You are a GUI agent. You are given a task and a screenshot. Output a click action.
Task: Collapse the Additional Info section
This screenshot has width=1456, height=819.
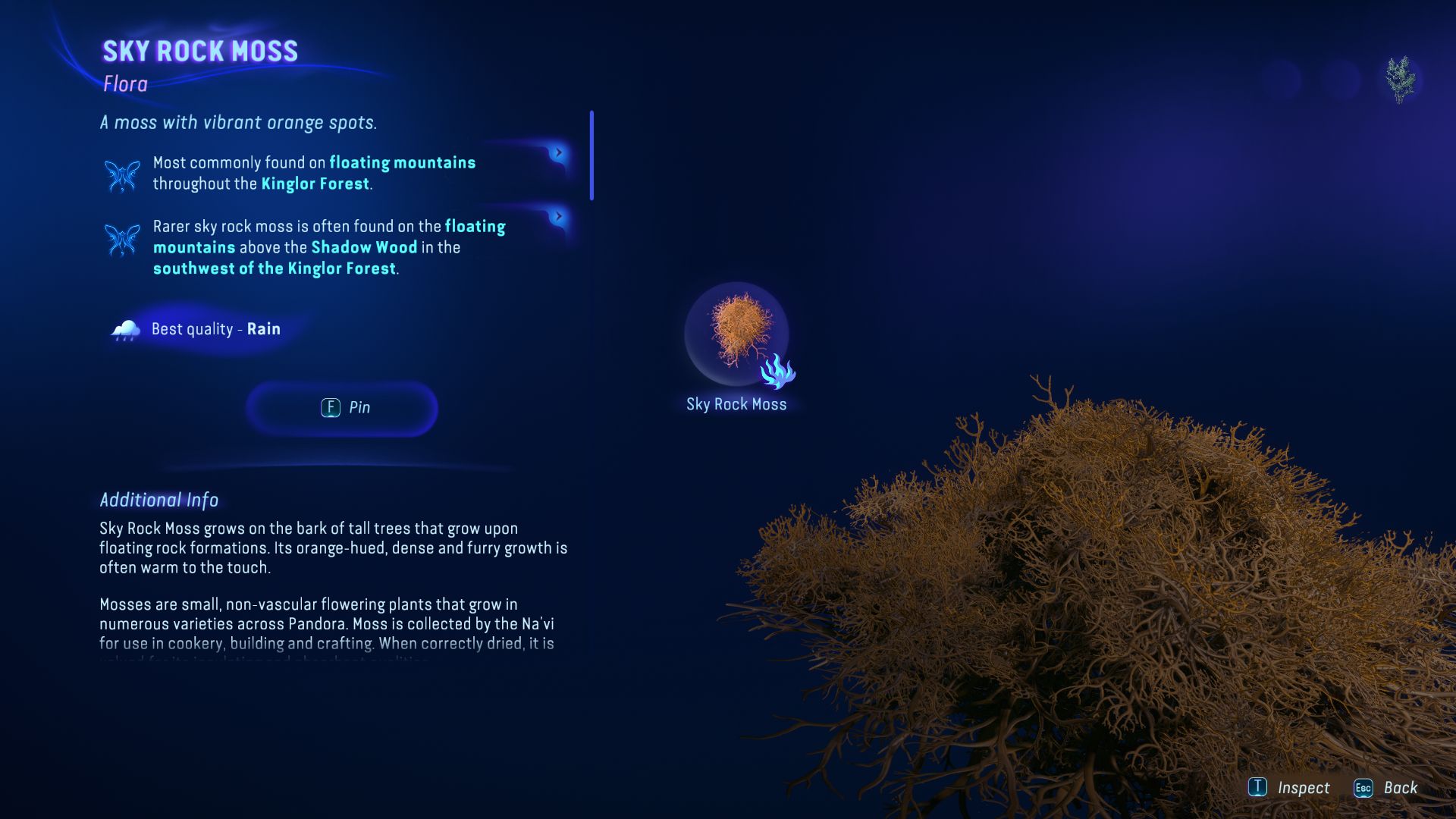158,500
